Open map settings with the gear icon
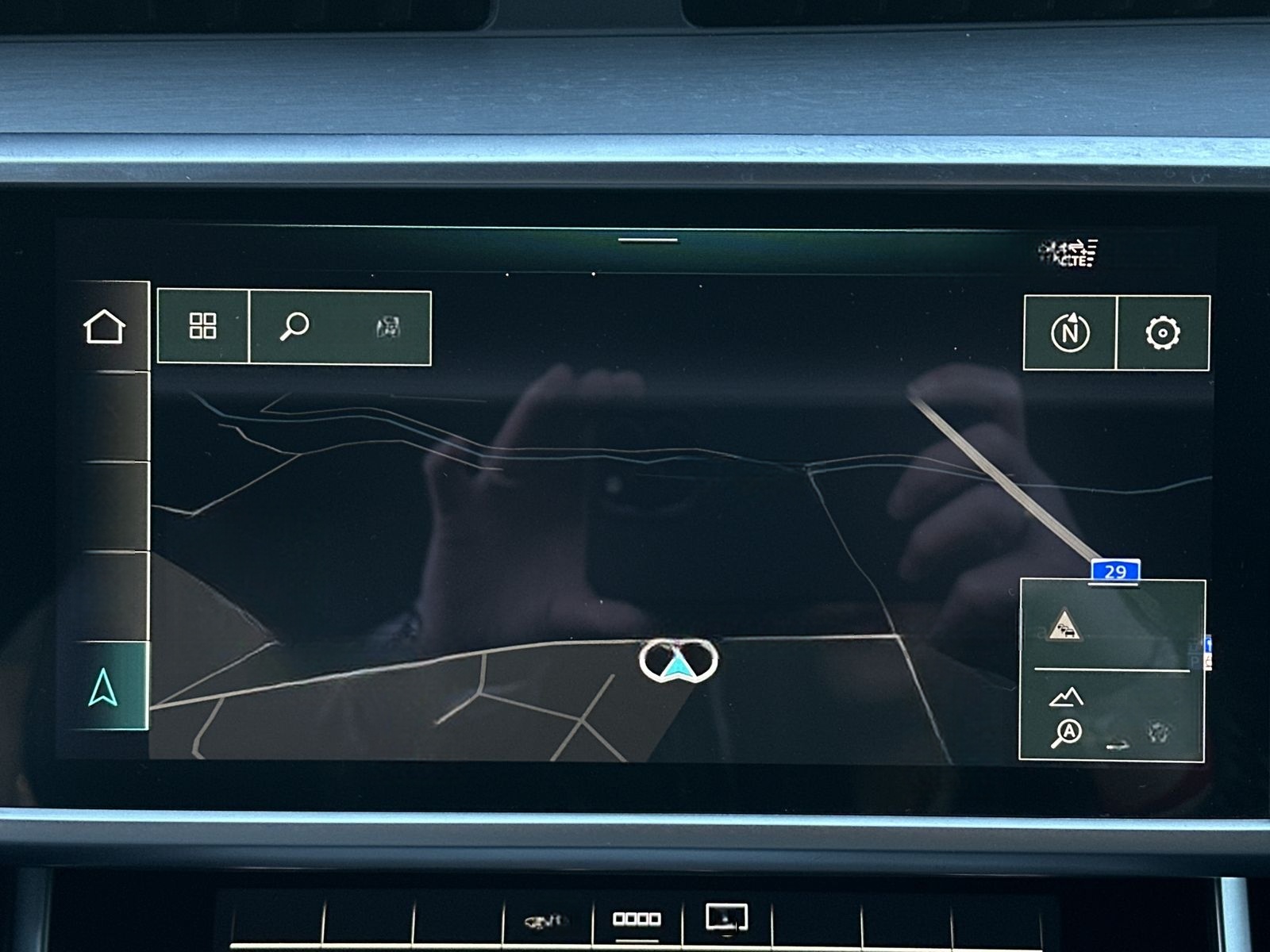 [1162, 332]
